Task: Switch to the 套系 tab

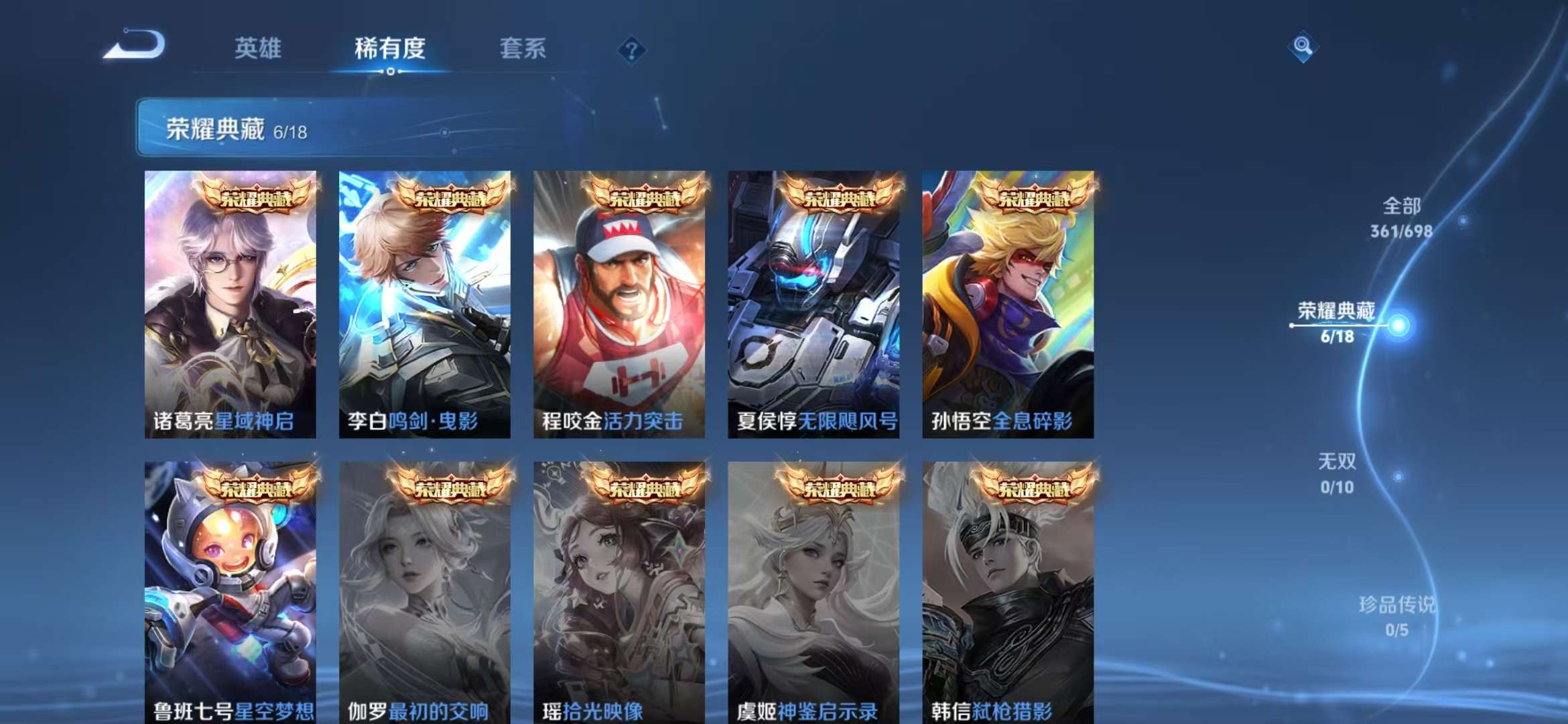Action: pyautogui.click(x=521, y=48)
